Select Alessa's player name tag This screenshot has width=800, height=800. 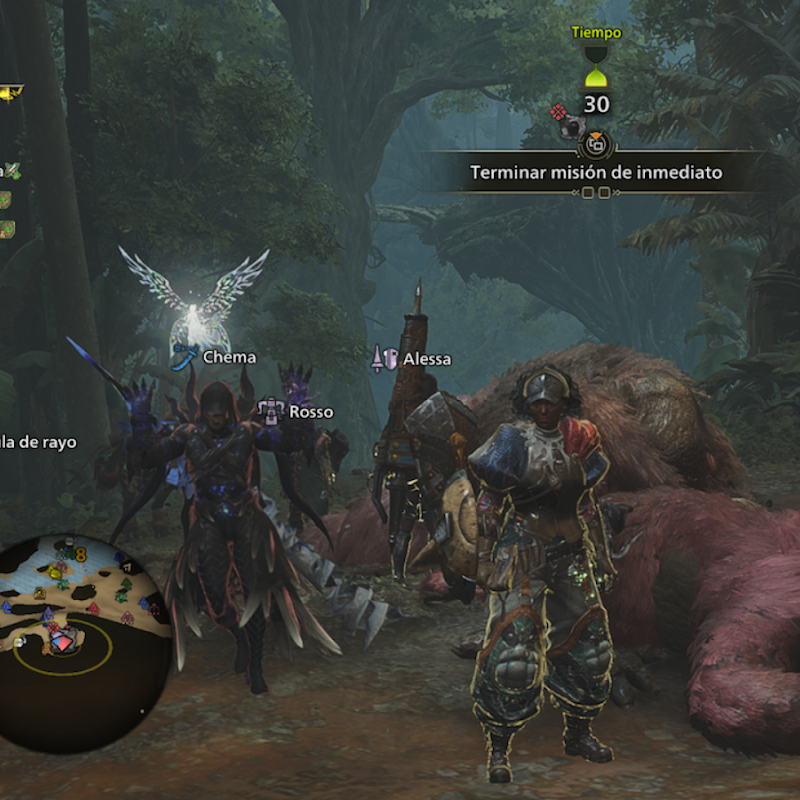tap(426, 359)
